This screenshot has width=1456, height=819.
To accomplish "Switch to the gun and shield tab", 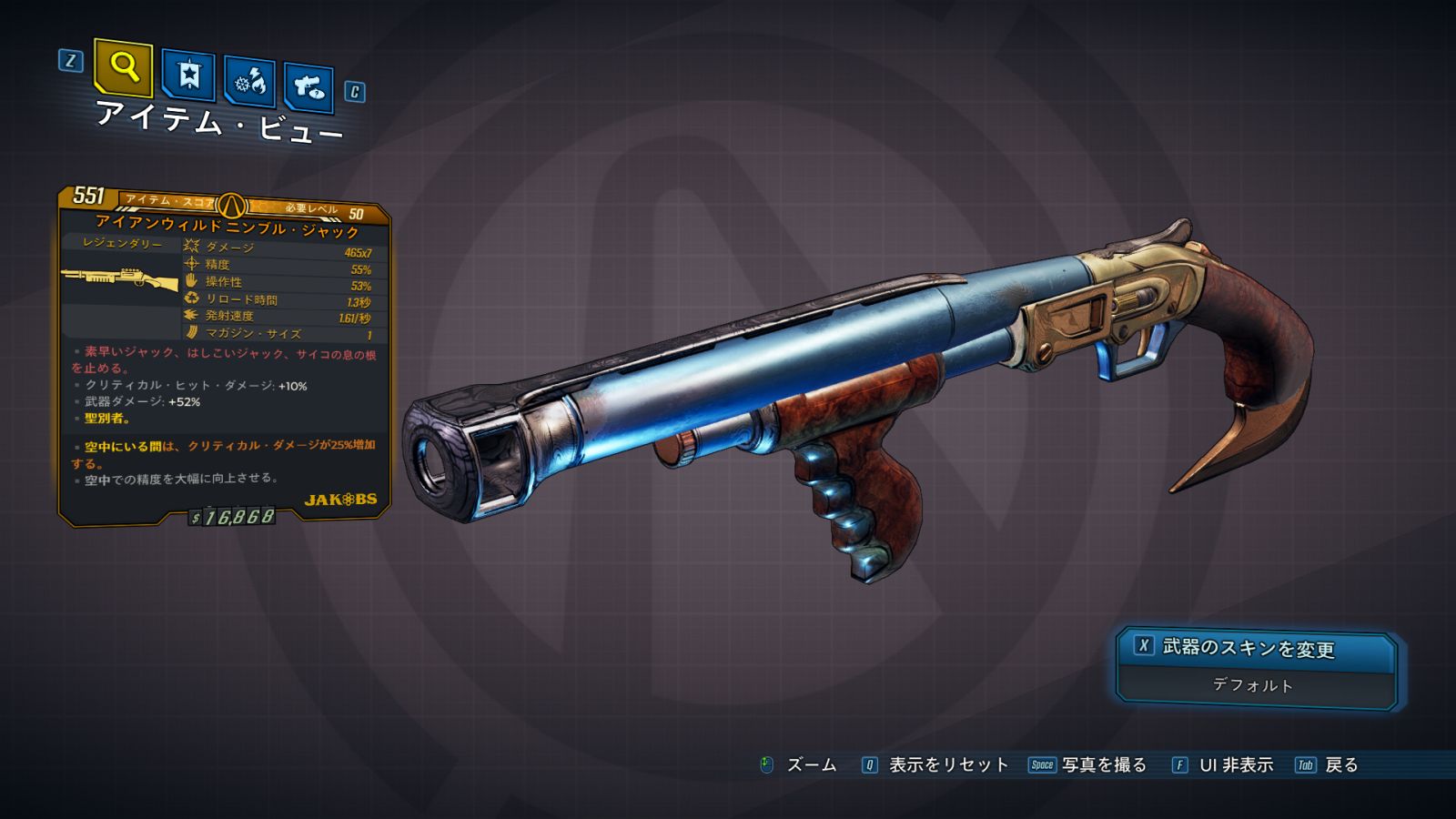I will [308, 87].
